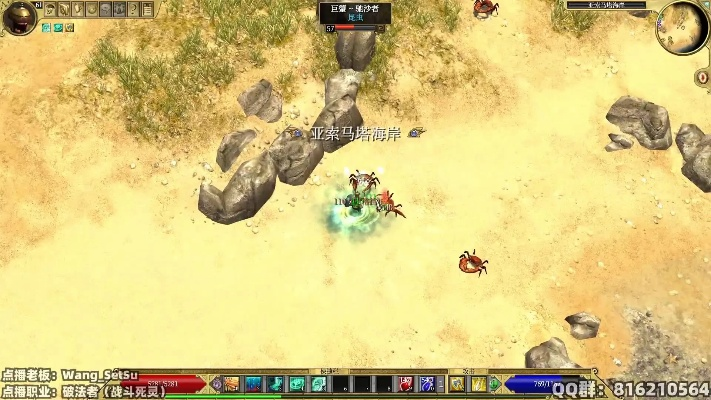This screenshot has width=711, height=400.
Task: Use the red health potion slot
Action: pyautogui.click(x=406, y=384)
